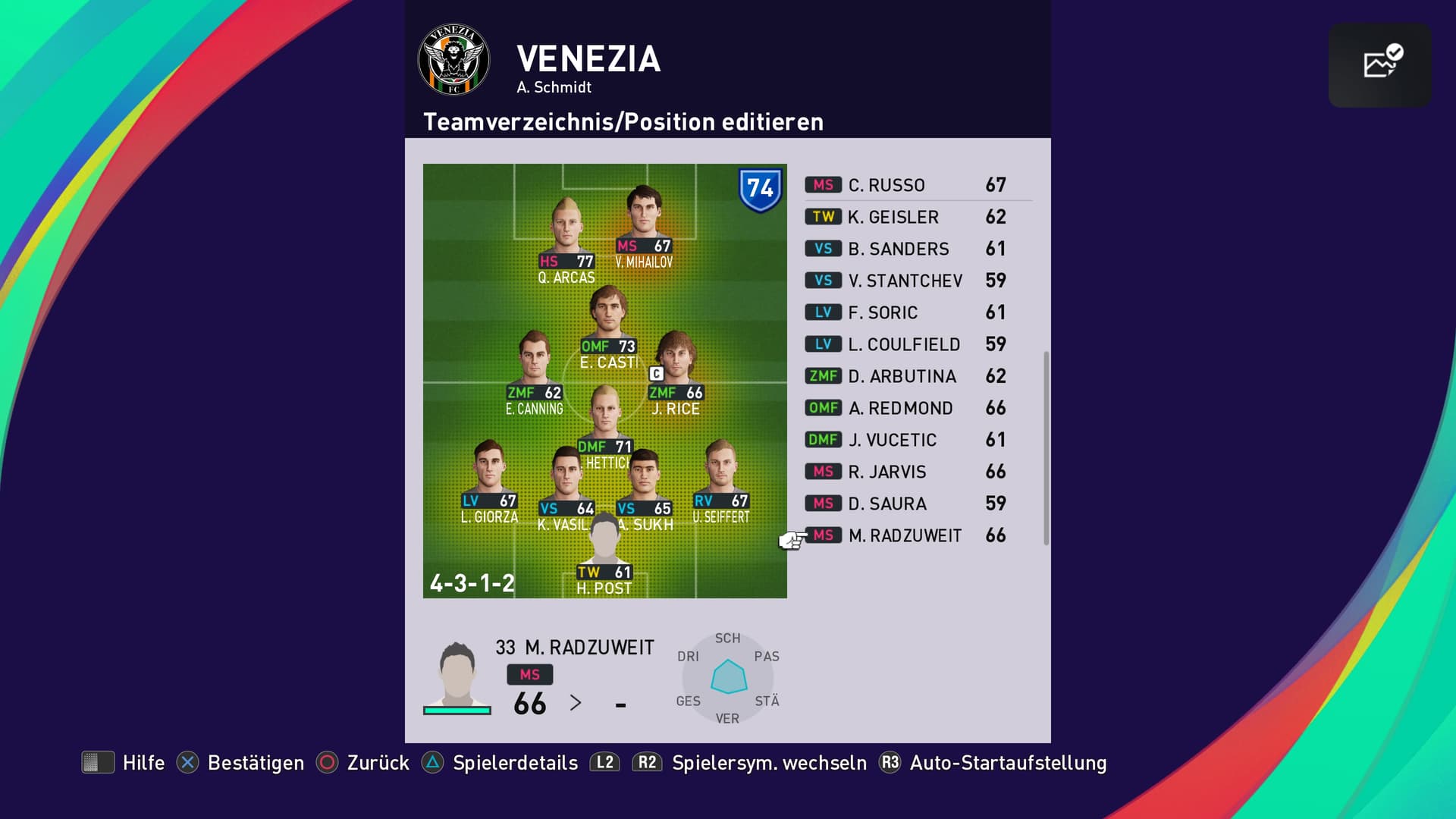Select E. Canning in midfield

click(x=534, y=364)
